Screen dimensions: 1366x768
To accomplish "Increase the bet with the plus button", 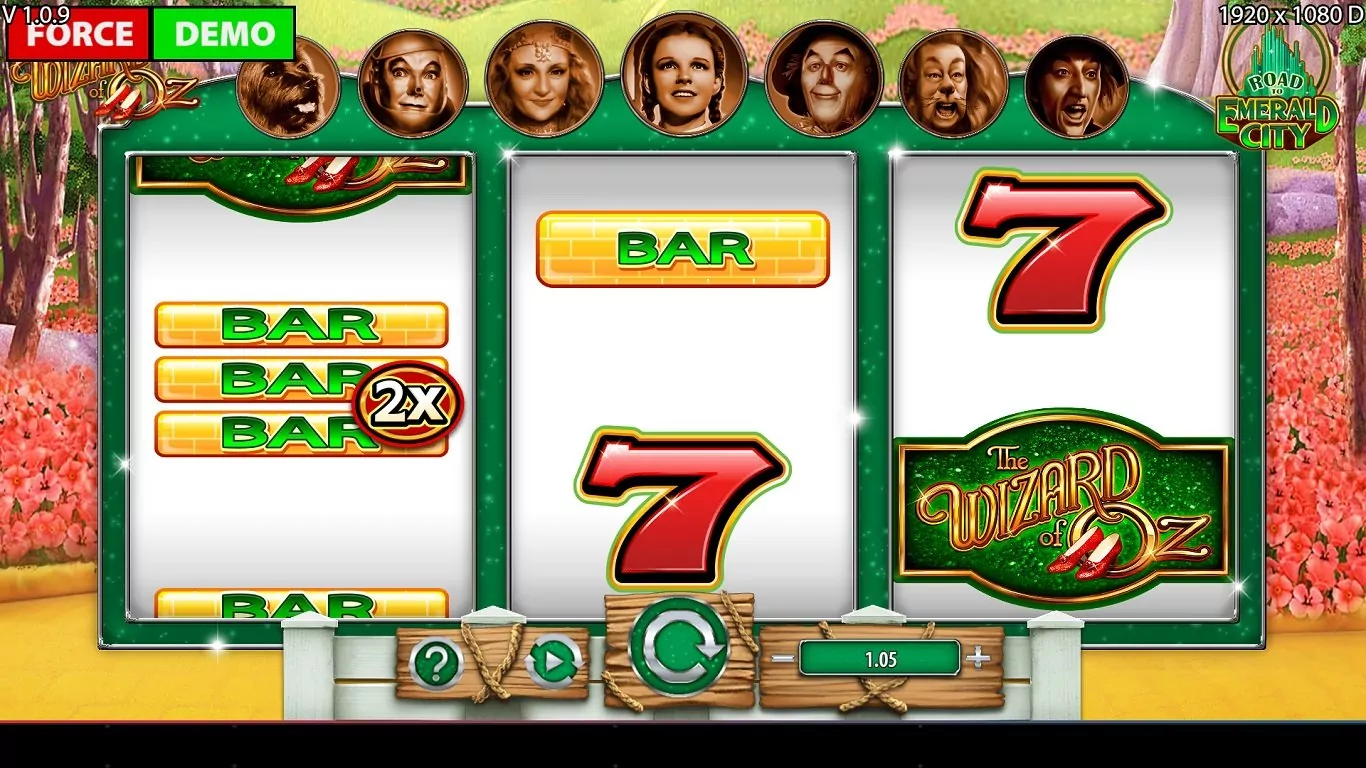I will tap(979, 658).
